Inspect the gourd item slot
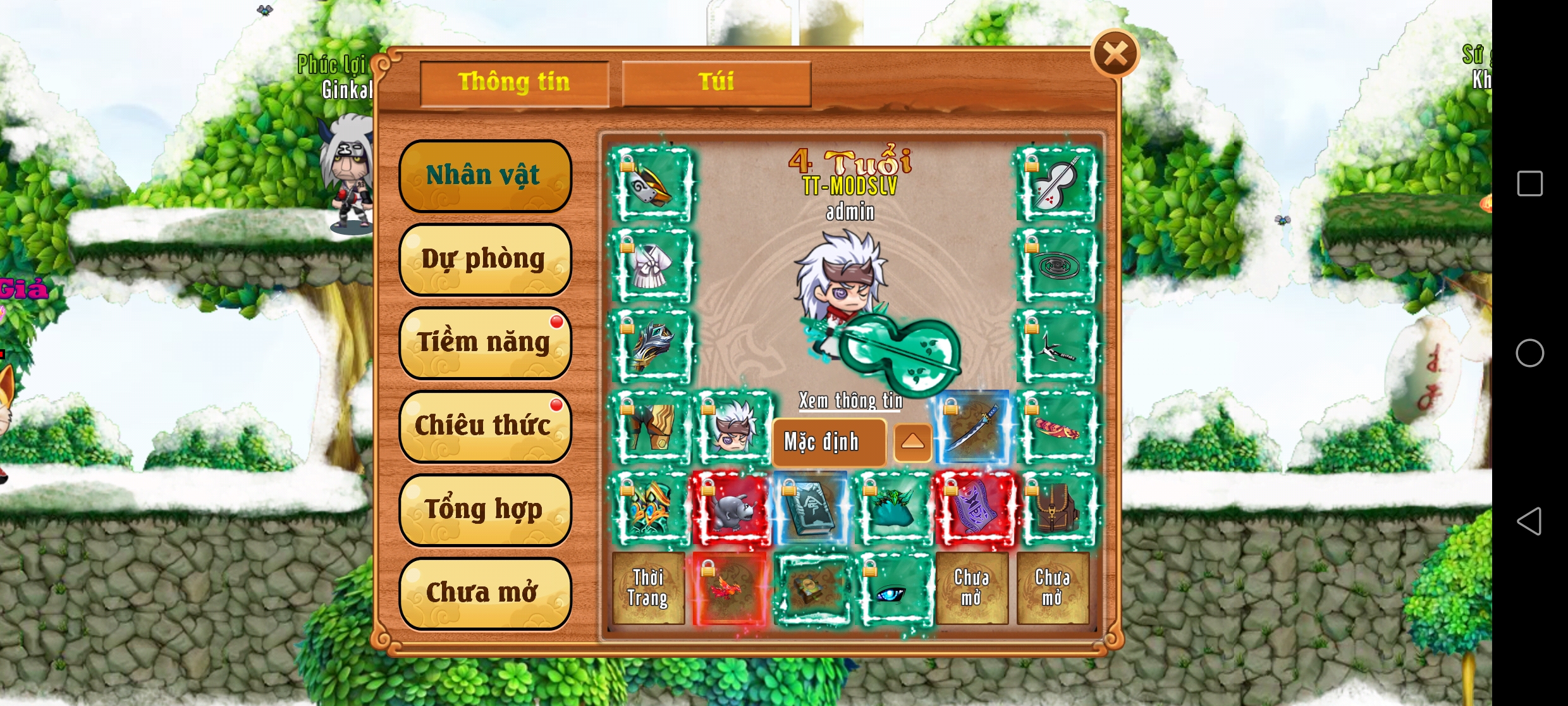Image resolution: width=1568 pixels, height=706 pixels. point(1055,185)
